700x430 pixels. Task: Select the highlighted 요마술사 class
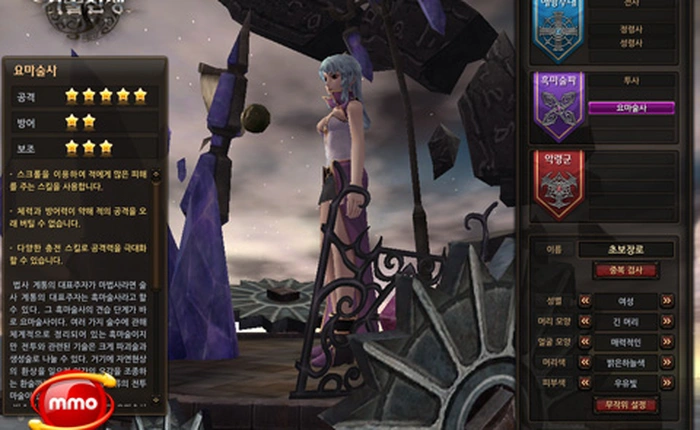click(x=630, y=108)
